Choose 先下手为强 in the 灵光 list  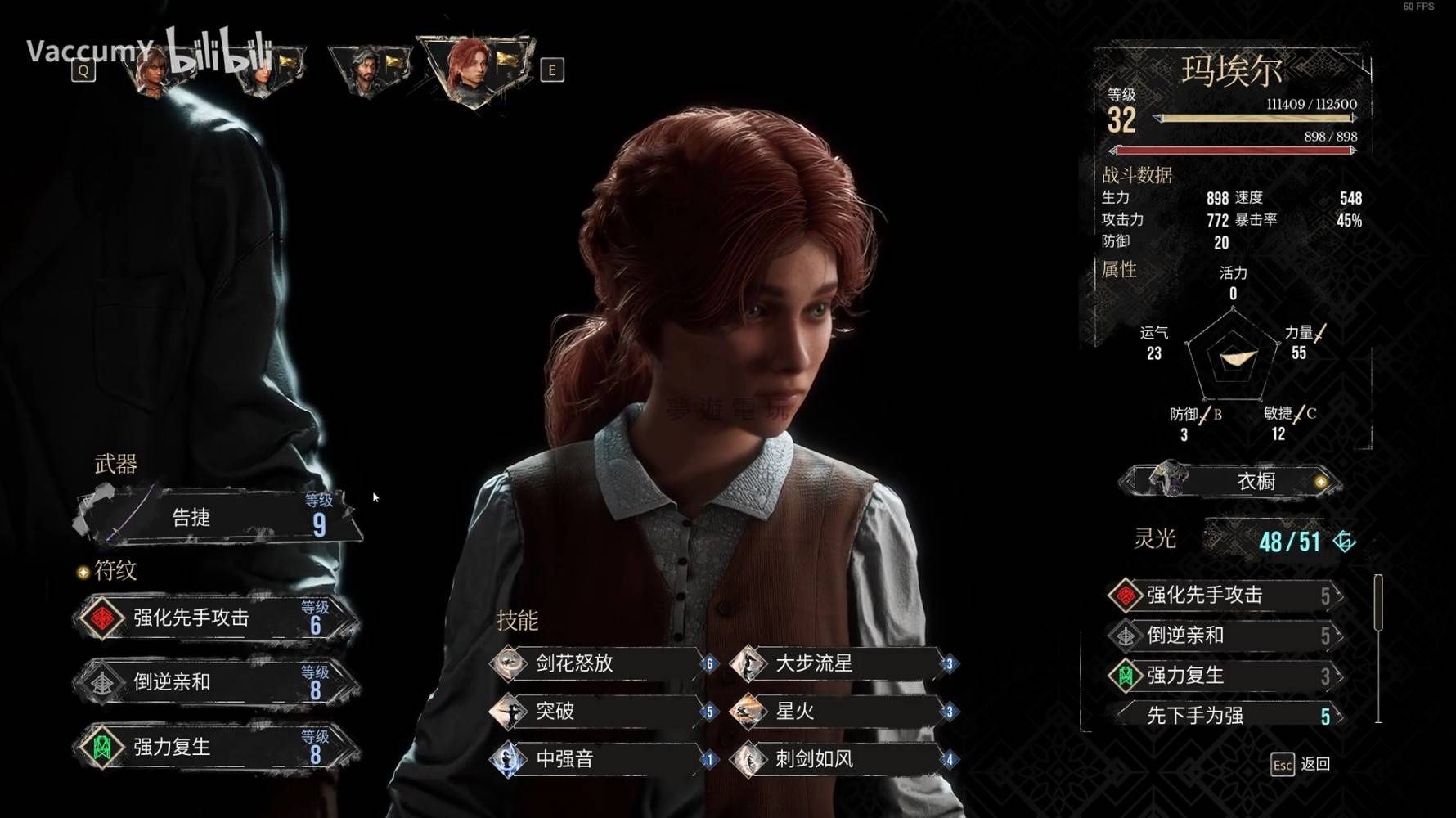pyautogui.click(x=1225, y=716)
